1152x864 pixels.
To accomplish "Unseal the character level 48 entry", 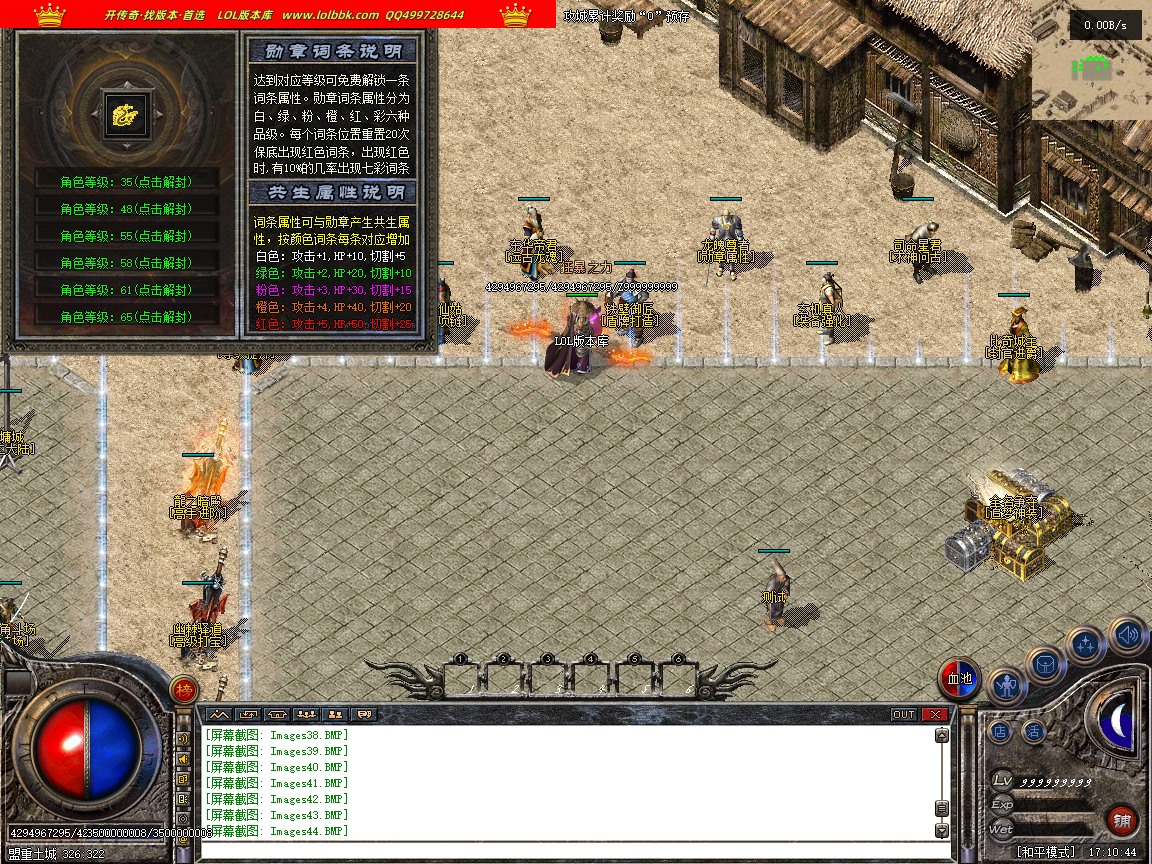I will point(126,209).
